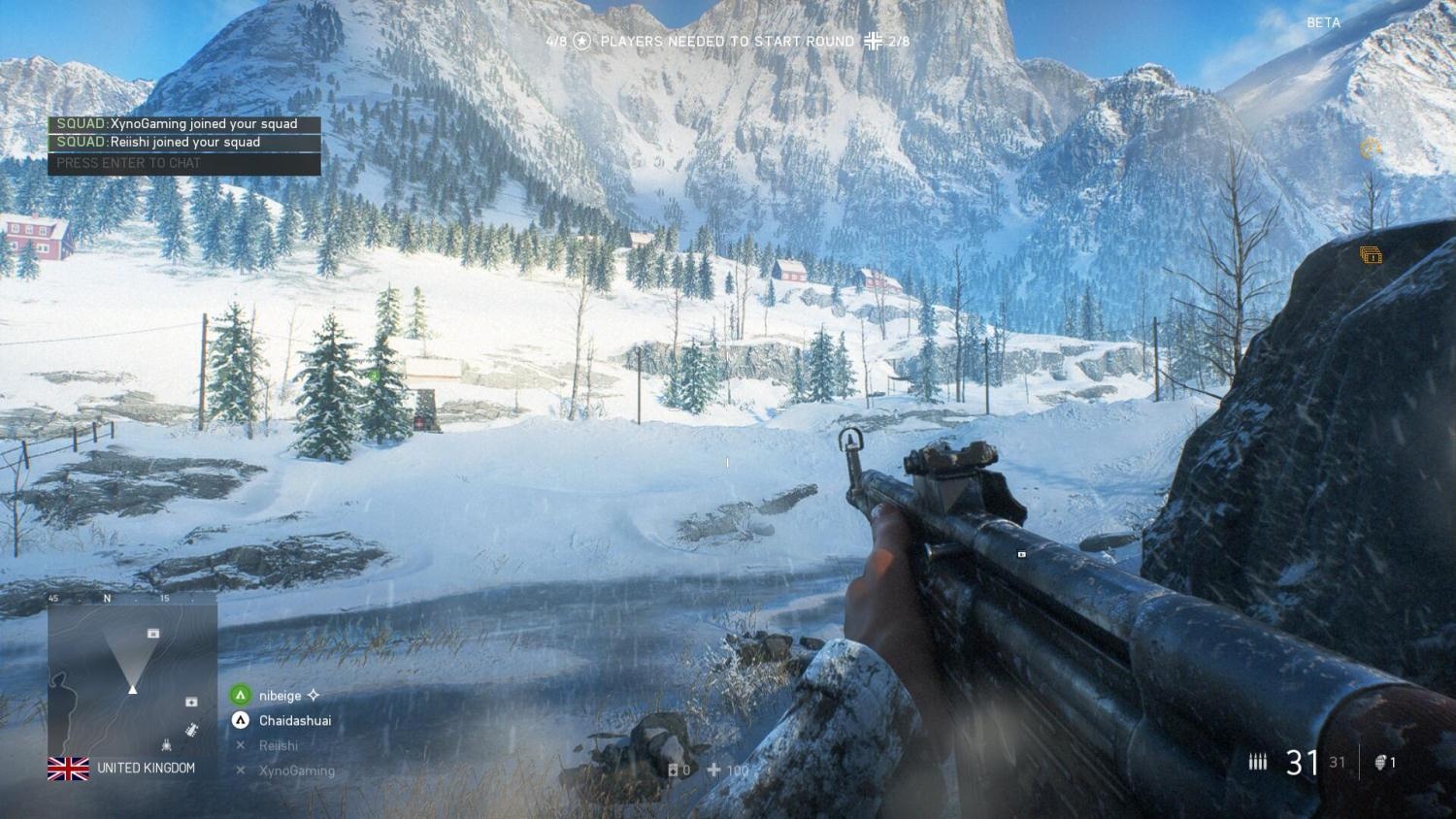1456x819 pixels.
Task: Click the medical pouch icon
Action: click(x=713, y=770)
